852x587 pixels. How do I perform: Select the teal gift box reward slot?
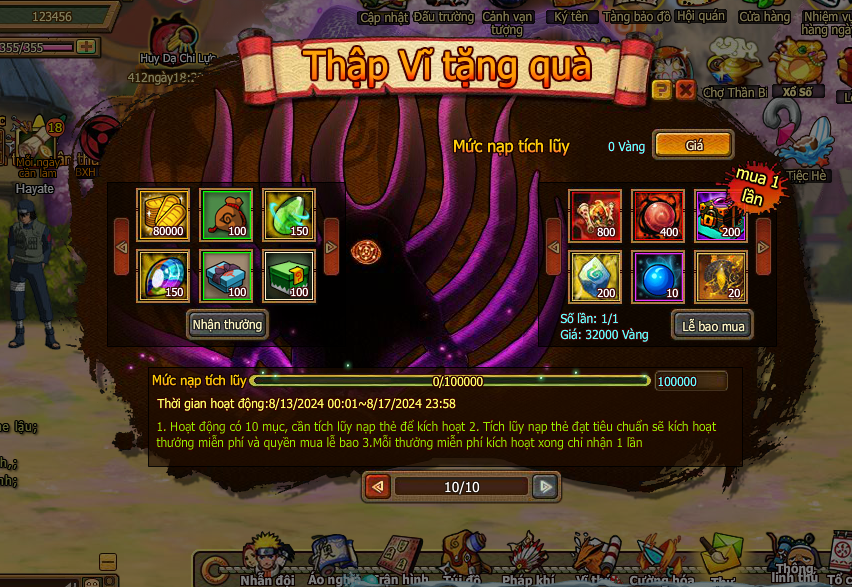(226, 276)
